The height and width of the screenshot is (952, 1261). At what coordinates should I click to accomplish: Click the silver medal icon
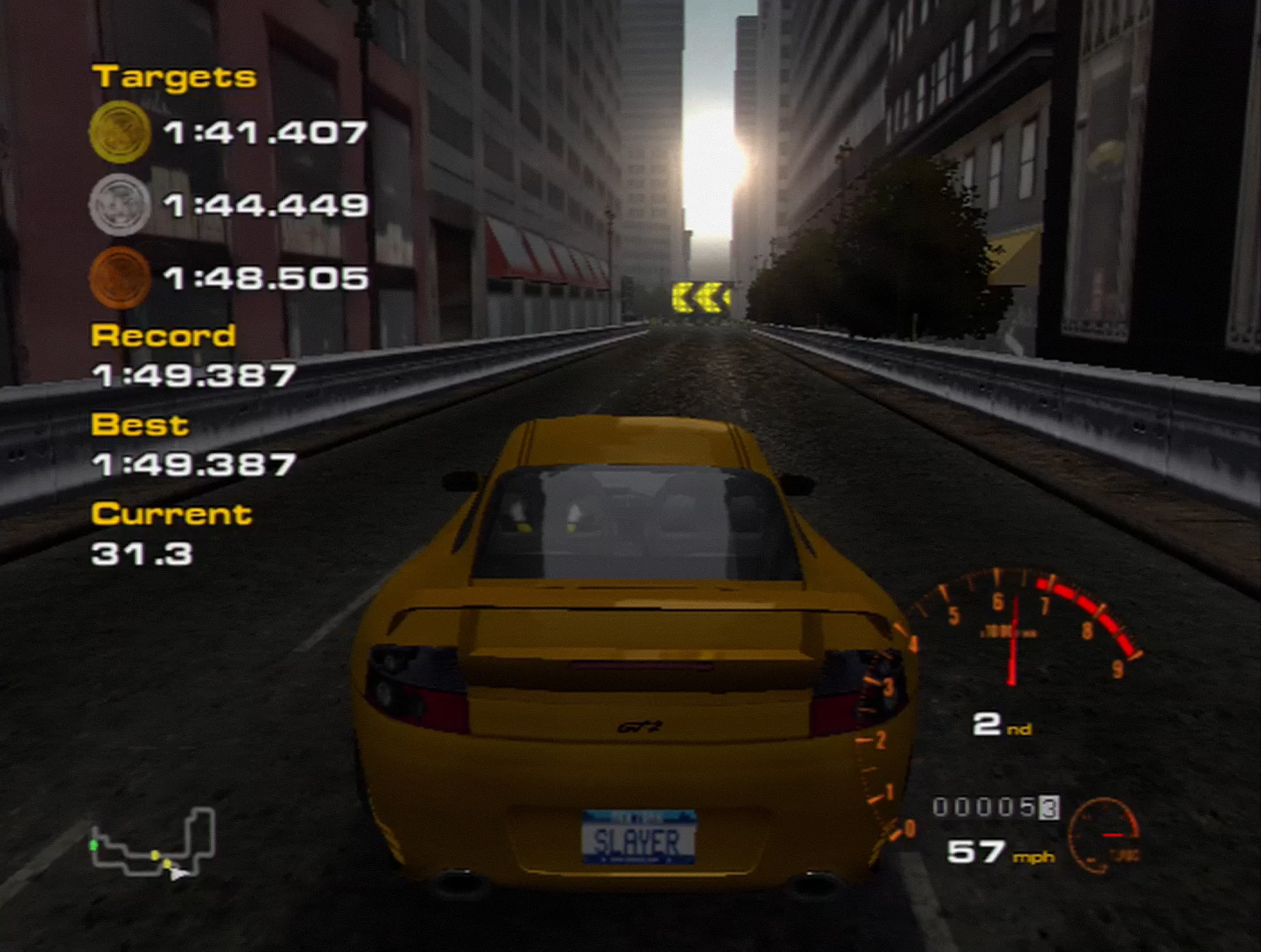point(120,205)
